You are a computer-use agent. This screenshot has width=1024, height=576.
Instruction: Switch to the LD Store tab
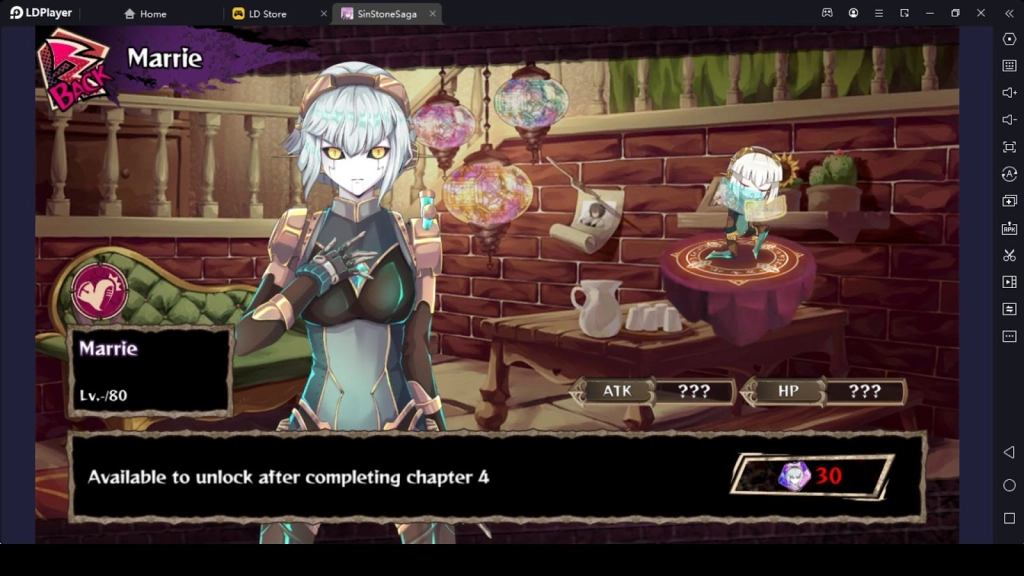pyautogui.click(x=266, y=14)
